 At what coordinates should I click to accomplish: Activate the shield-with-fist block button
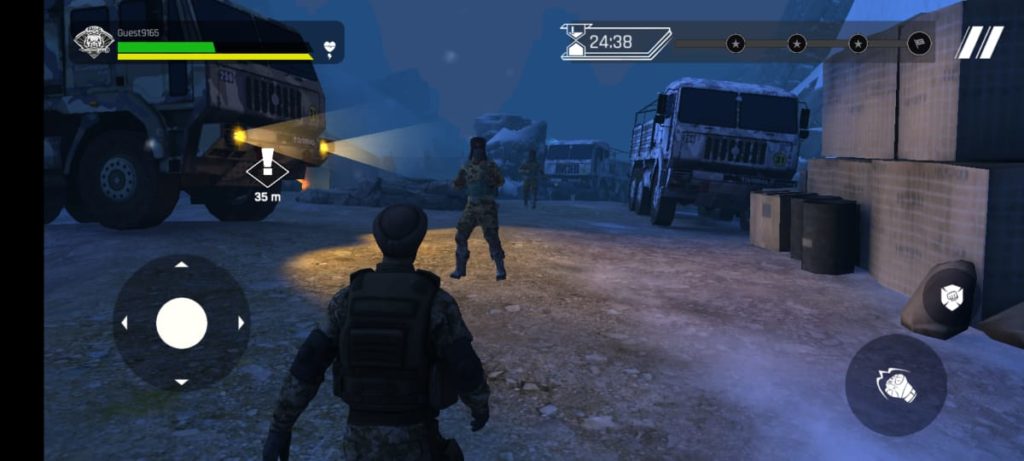pyautogui.click(x=949, y=297)
